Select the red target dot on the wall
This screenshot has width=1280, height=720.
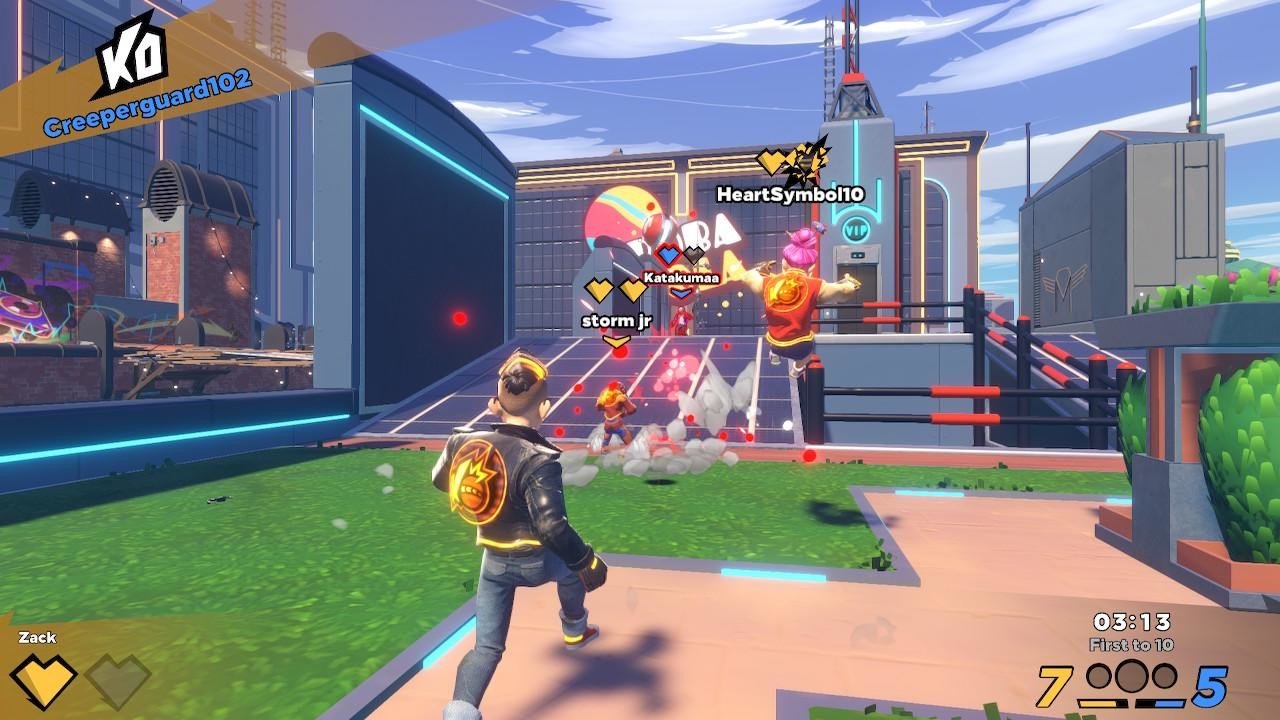pos(457,315)
